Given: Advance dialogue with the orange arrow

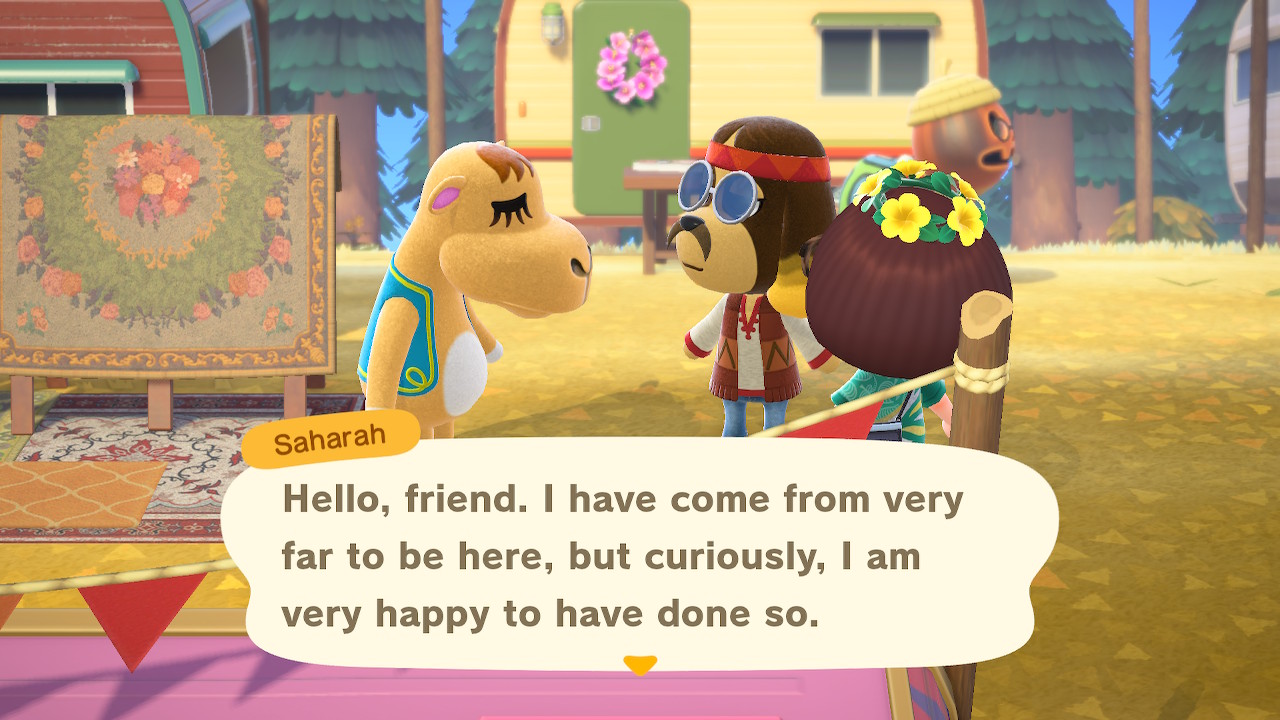Looking at the screenshot, I should [640, 664].
